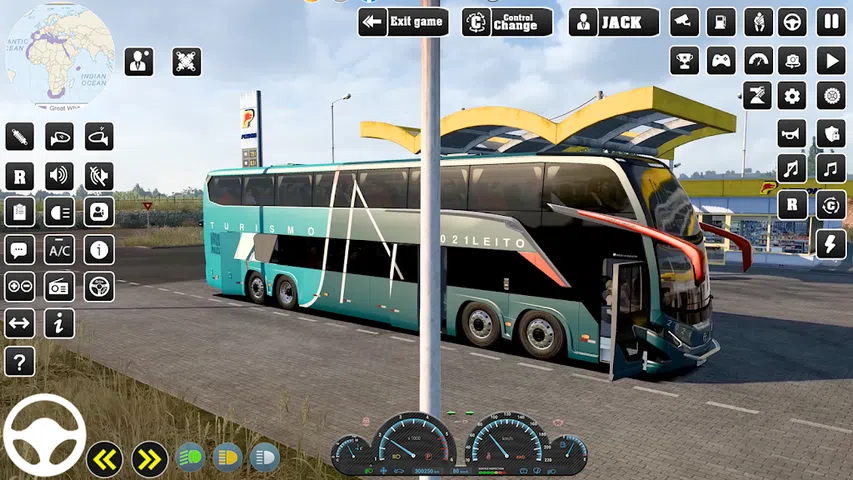
Task: Activate the right turn signal arrows
Action: [150, 459]
